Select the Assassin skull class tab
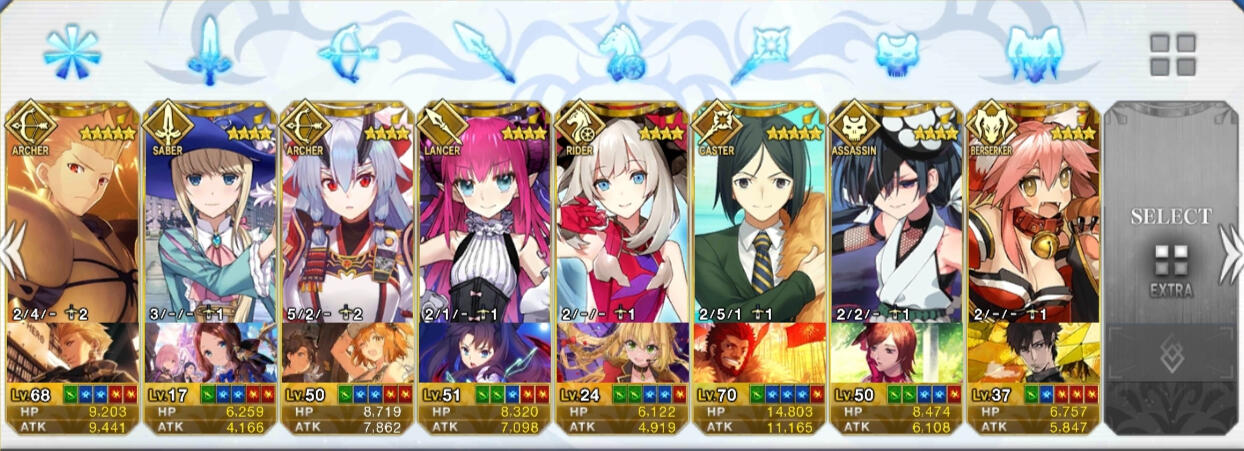Image resolution: width=1244 pixels, height=451 pixels. click(x=896, y=52)
